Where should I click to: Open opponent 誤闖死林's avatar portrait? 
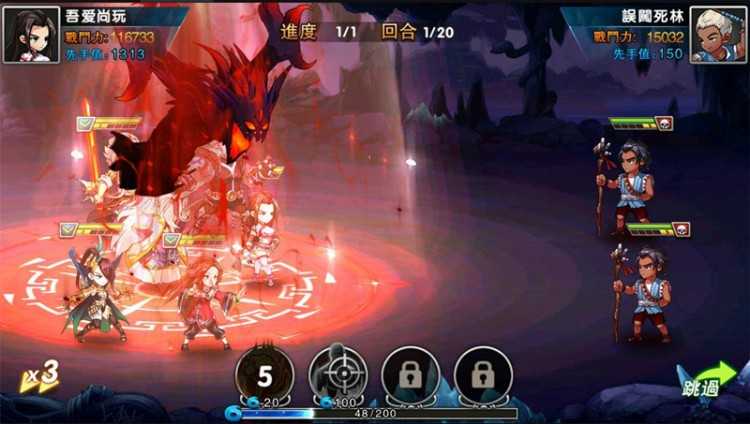pos(718,34)
